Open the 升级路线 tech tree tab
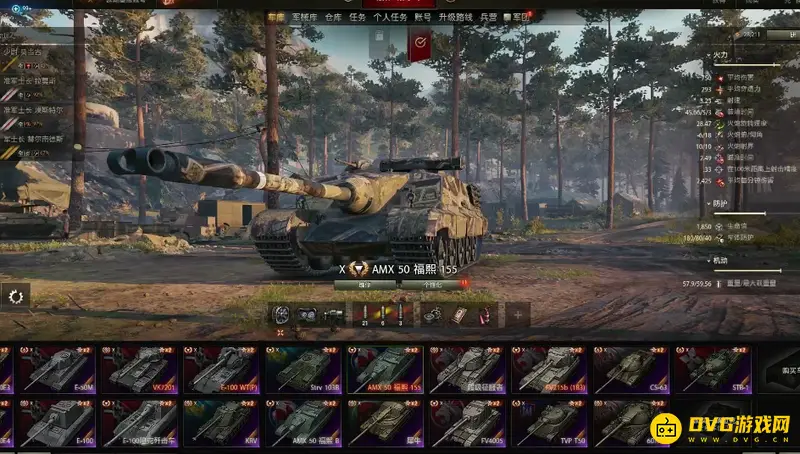This screenshot has width=800, height=454. click(453, 17)
